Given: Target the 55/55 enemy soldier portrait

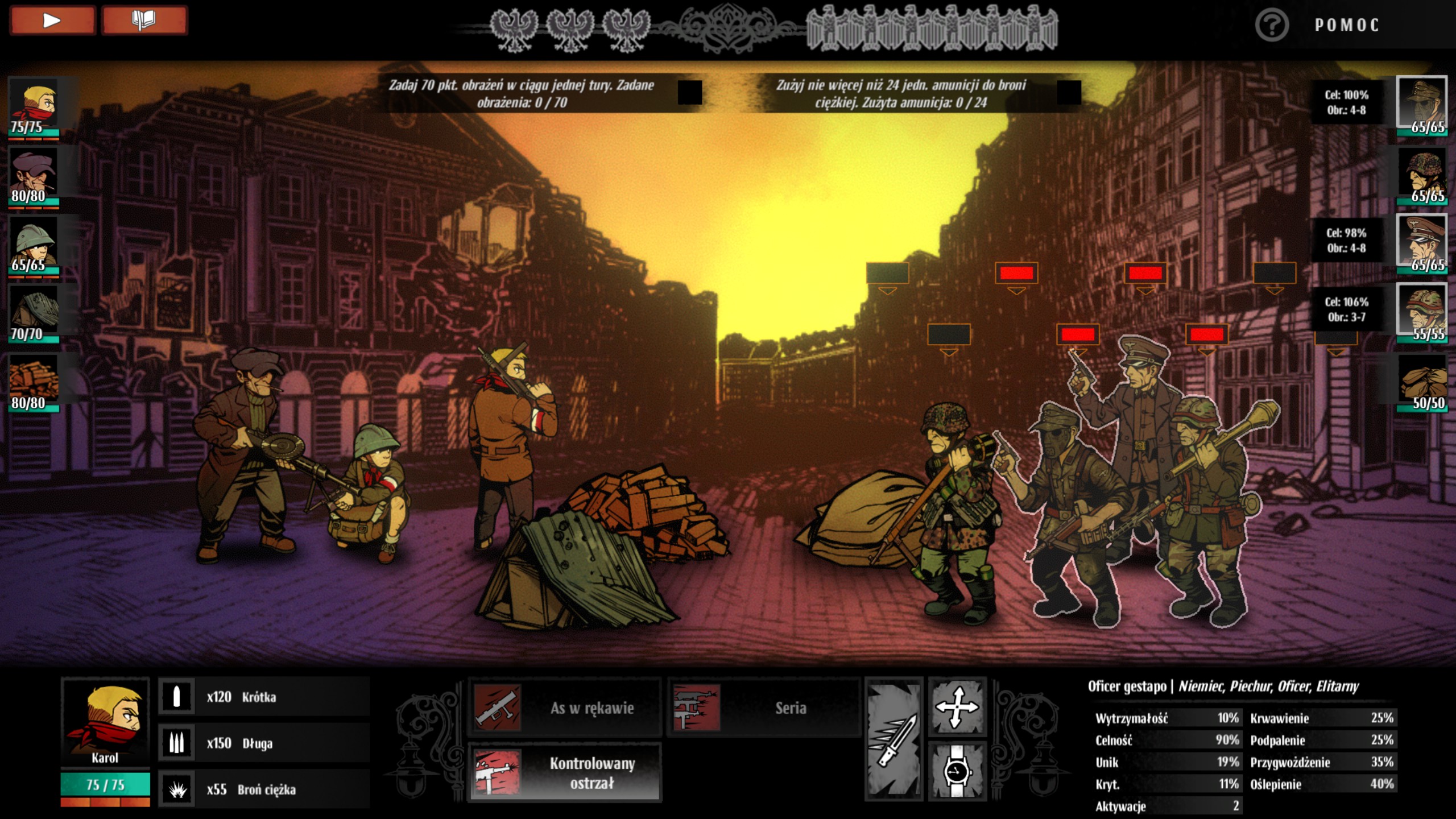Looking at the screenshot, I should [1421, 312].
